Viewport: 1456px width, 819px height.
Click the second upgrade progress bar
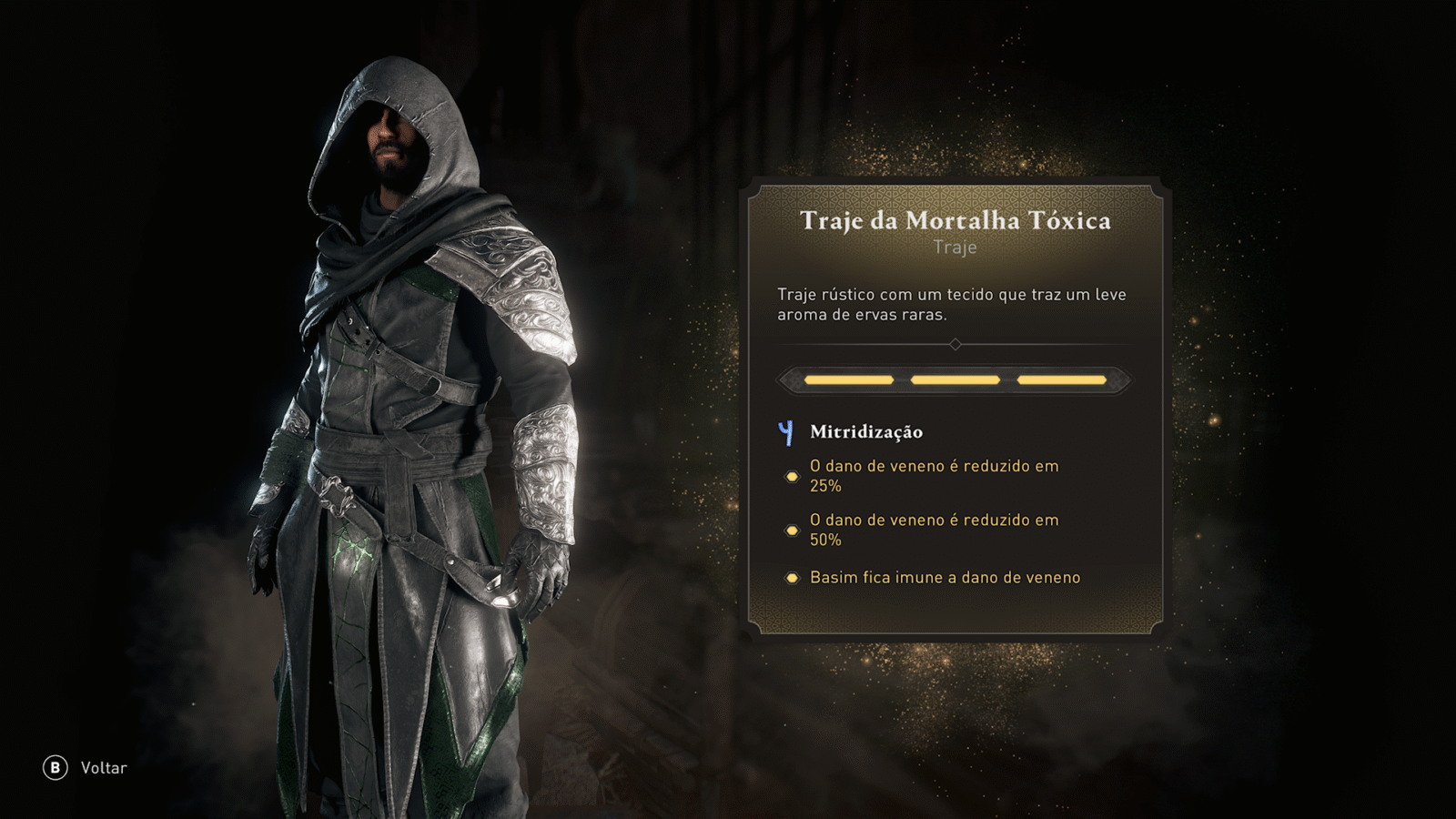tap(955, 379)
